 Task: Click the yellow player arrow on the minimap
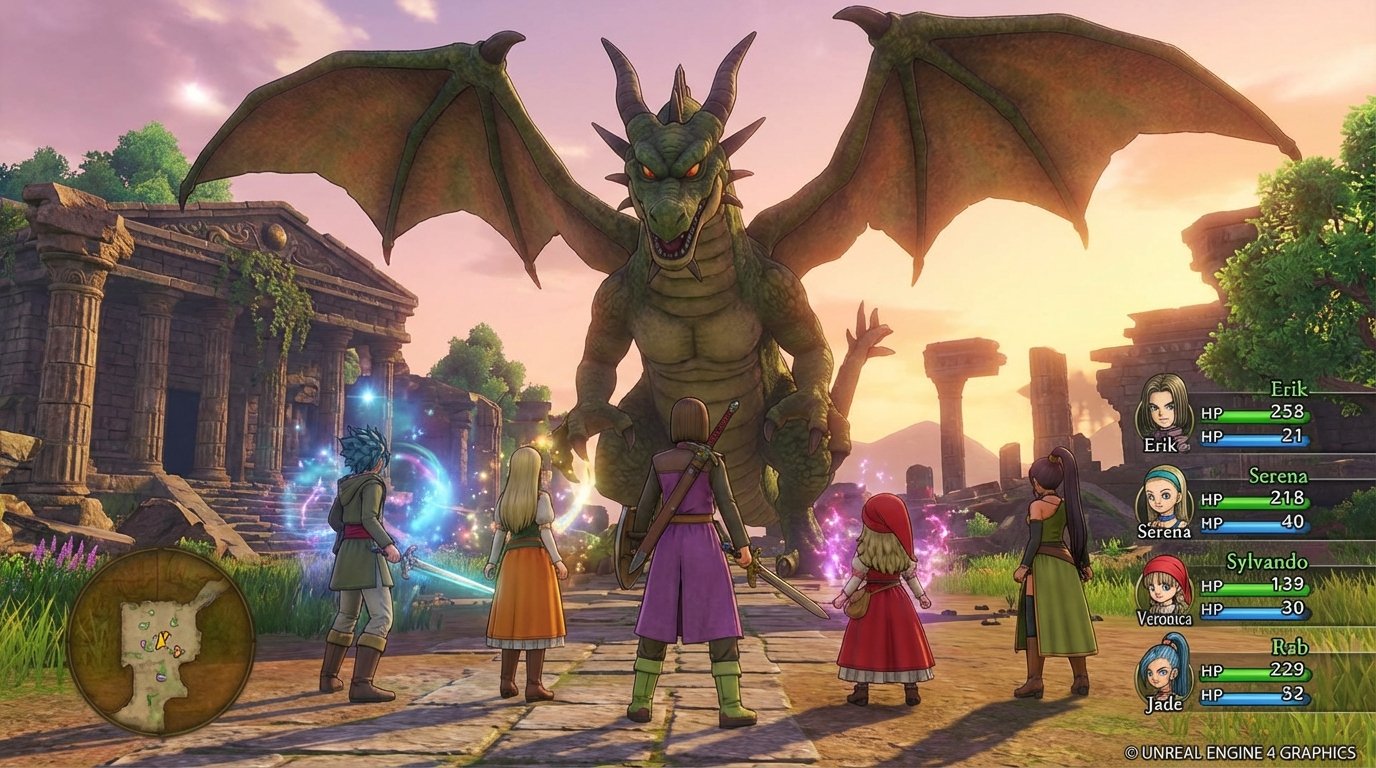pos(161,640)
